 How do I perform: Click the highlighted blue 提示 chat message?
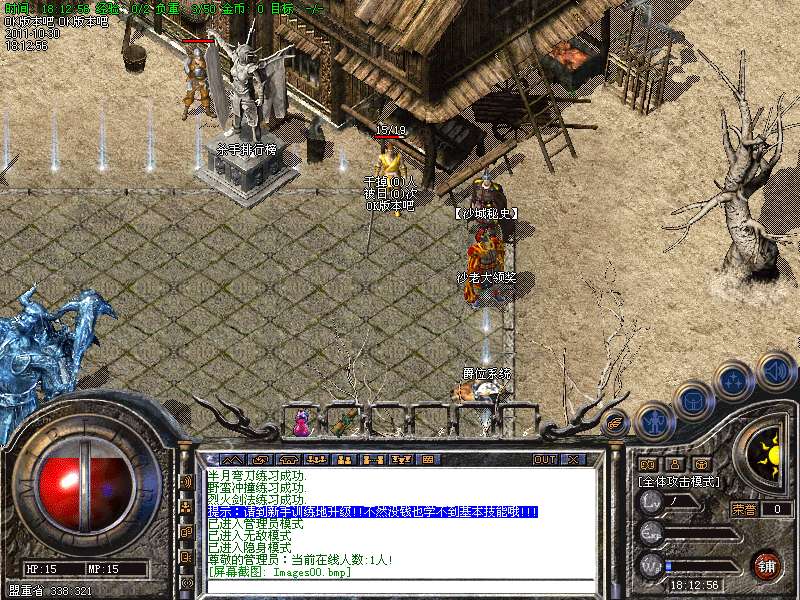(x=372, y=511)
